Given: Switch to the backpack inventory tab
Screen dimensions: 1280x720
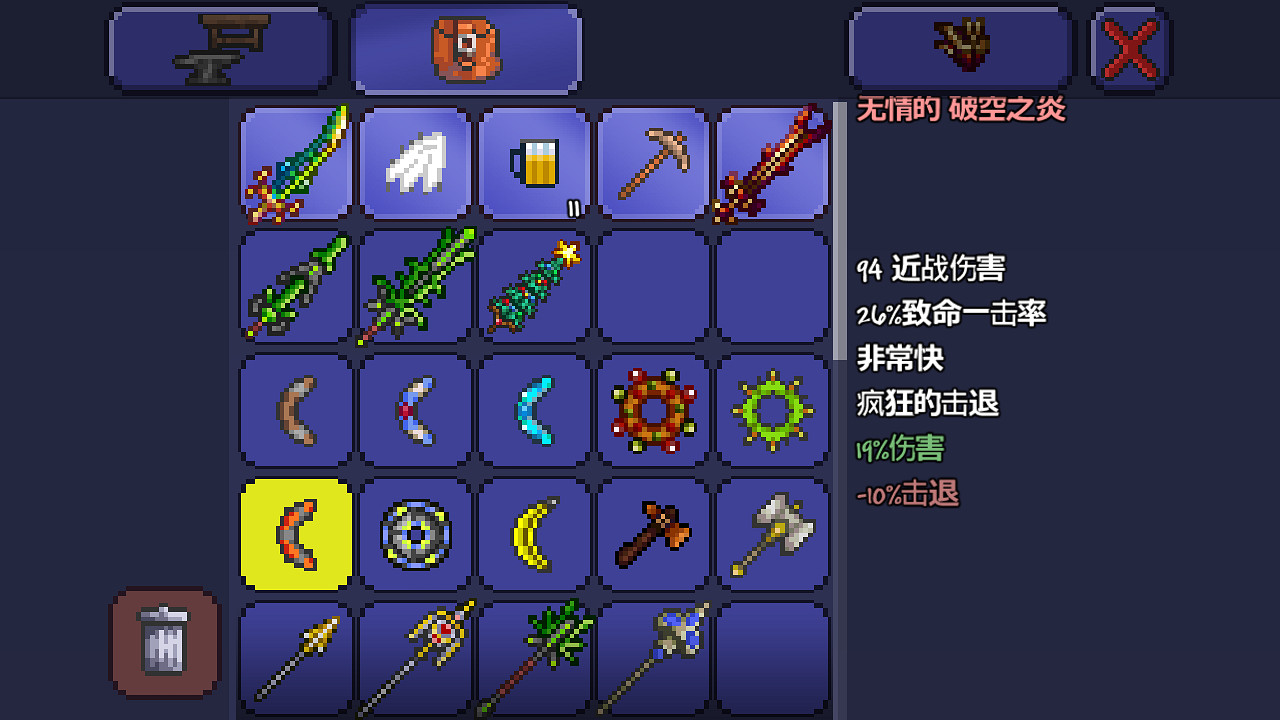Looking at the screenshot, I should [x=465, y=48].
